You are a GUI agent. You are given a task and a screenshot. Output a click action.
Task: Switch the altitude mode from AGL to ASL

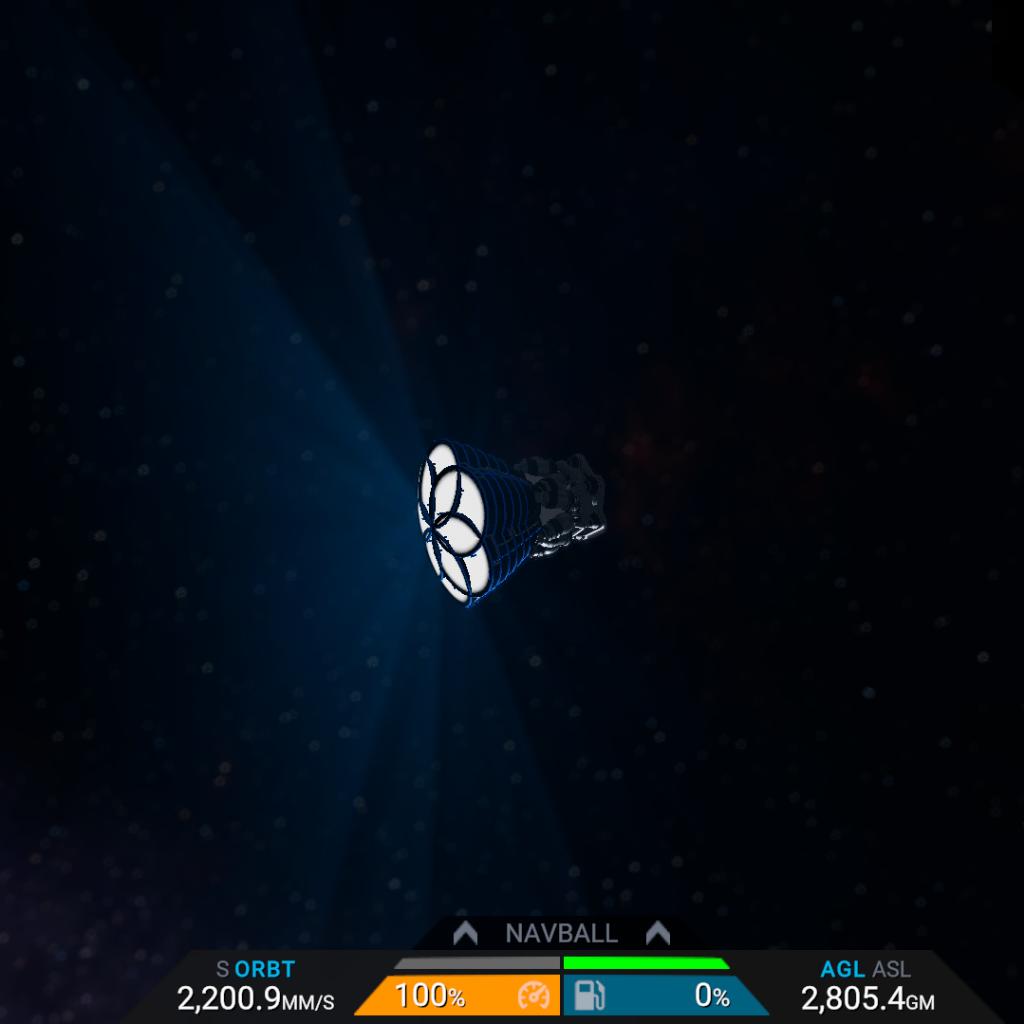click(x=891, y=969)
